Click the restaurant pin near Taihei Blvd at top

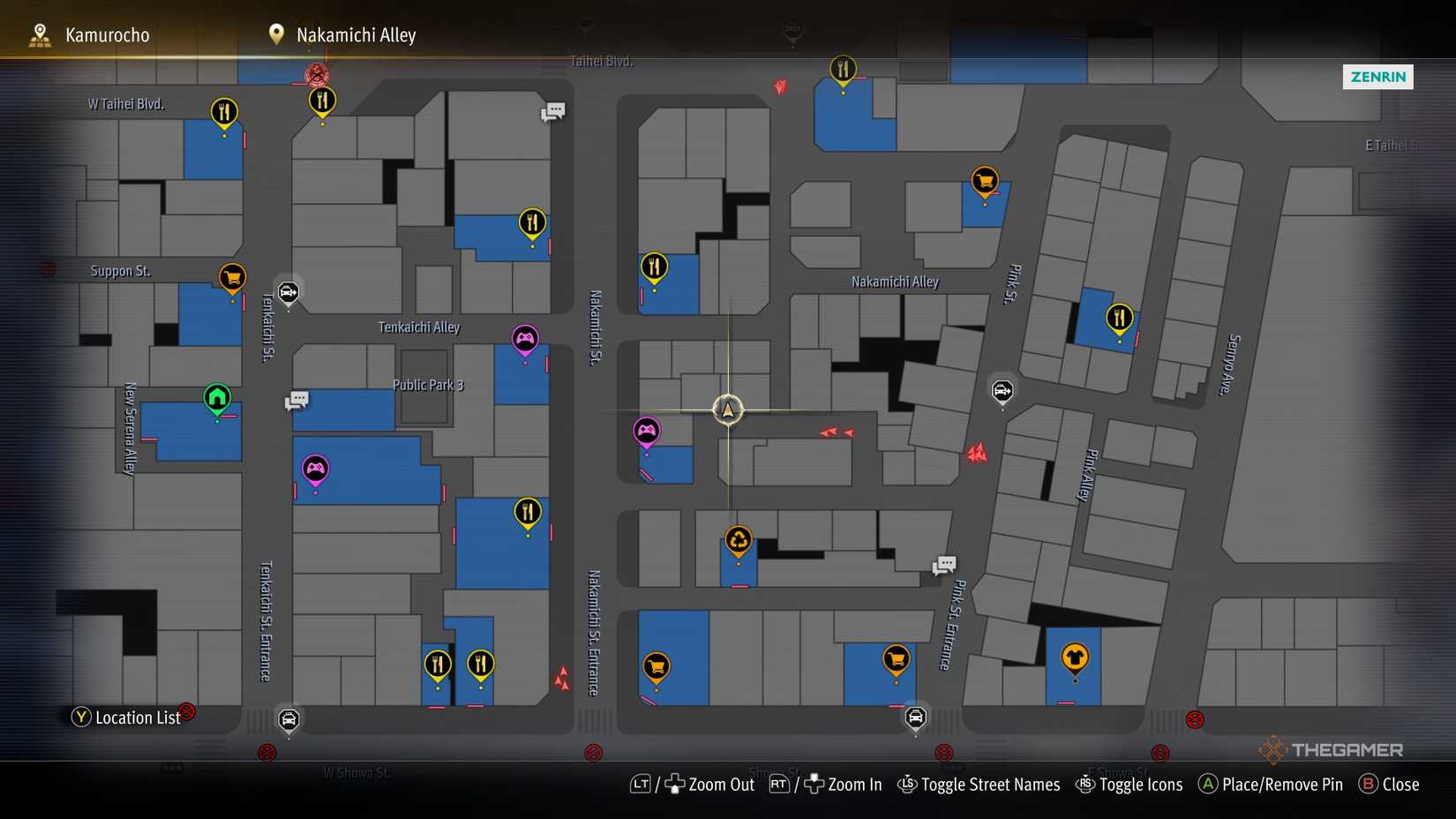point(843,68)
